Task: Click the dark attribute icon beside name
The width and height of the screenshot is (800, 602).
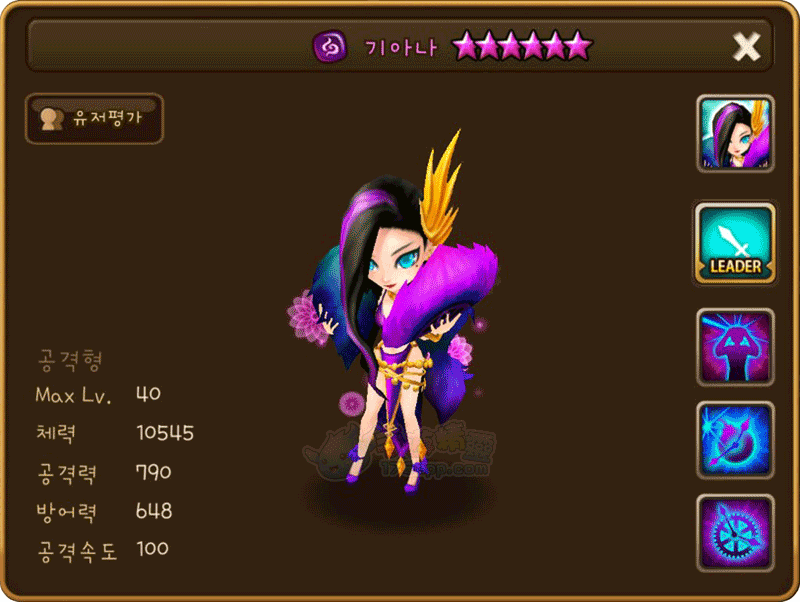Action: point(329,46)
